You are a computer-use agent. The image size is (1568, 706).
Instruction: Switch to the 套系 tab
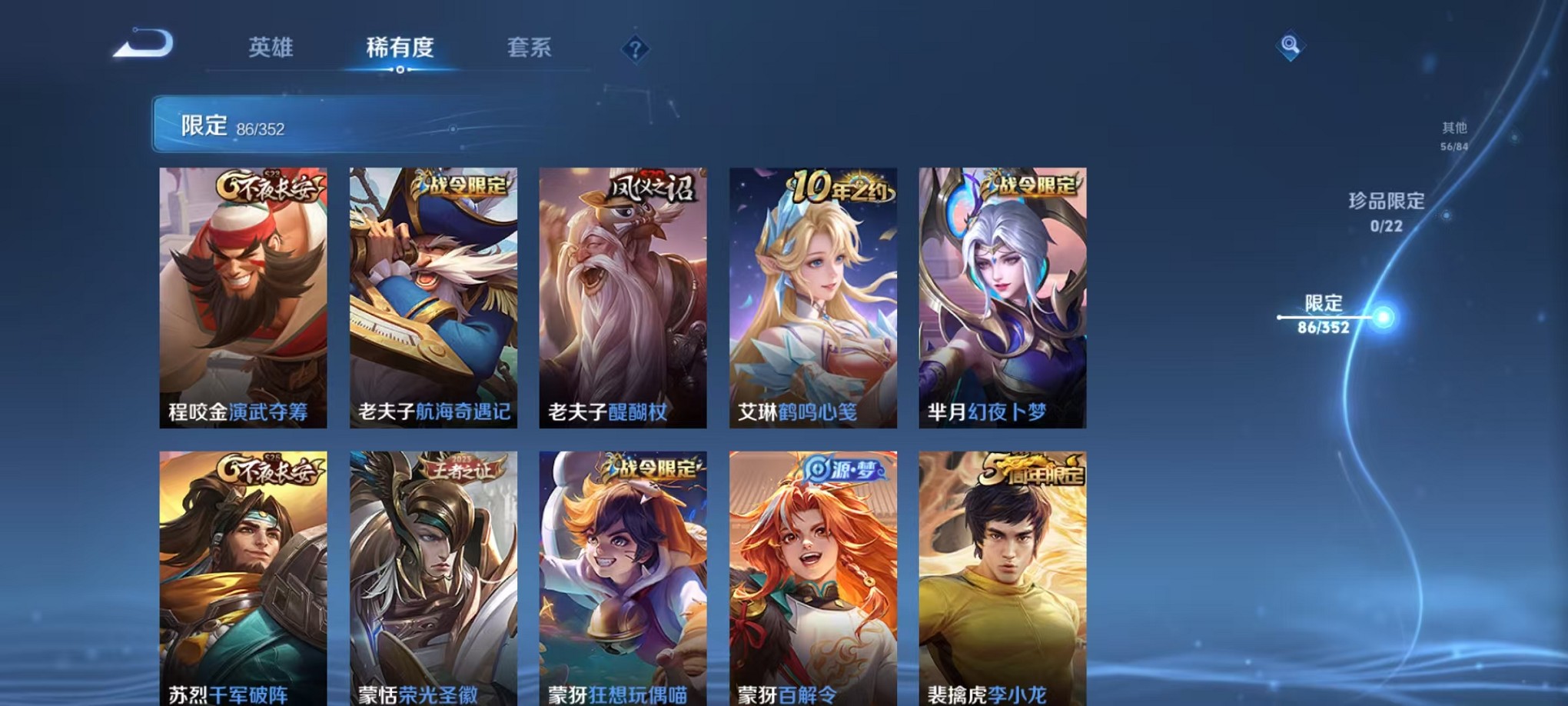530,48
